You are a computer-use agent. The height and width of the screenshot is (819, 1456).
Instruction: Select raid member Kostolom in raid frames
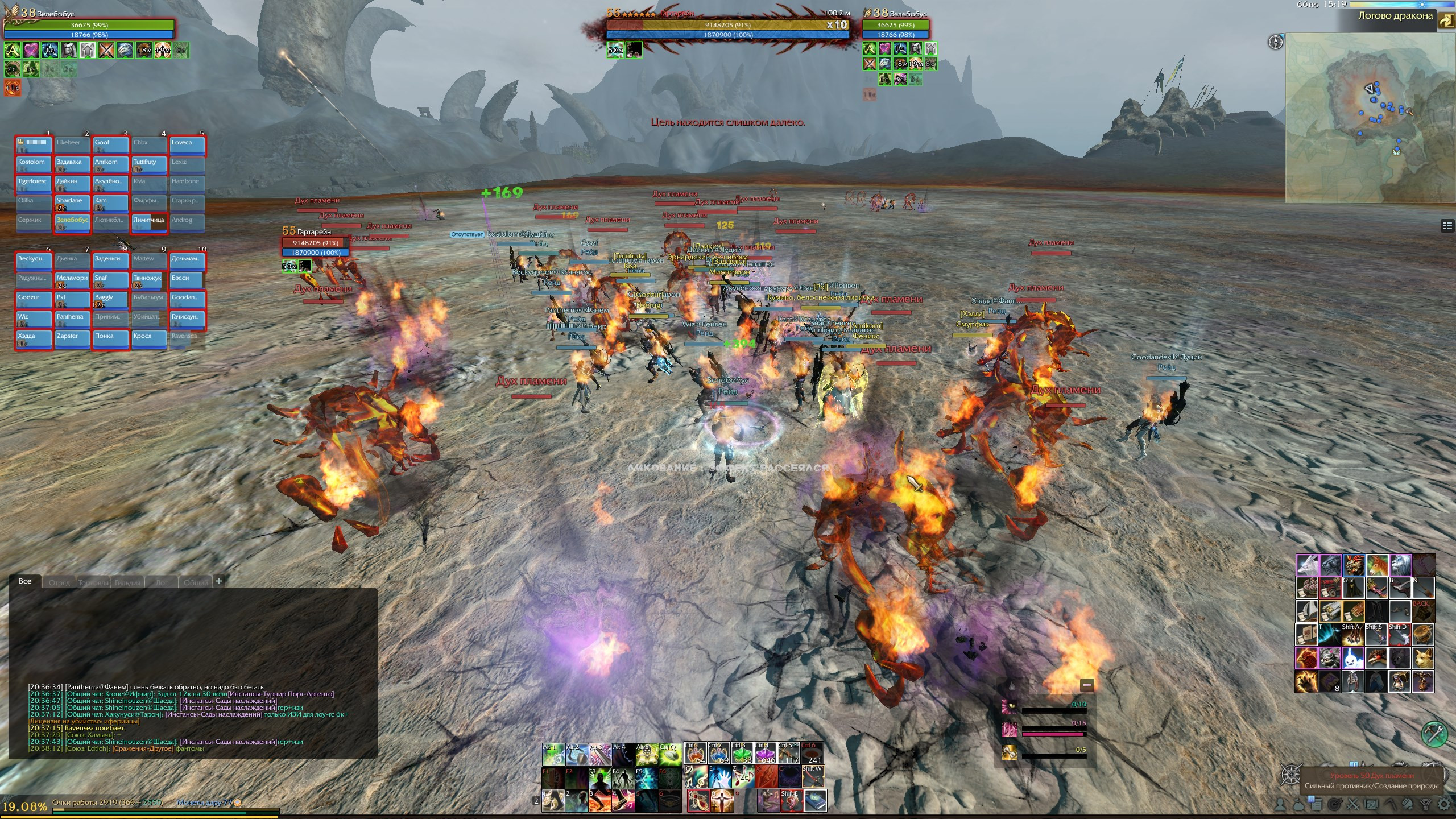[34, 164]
